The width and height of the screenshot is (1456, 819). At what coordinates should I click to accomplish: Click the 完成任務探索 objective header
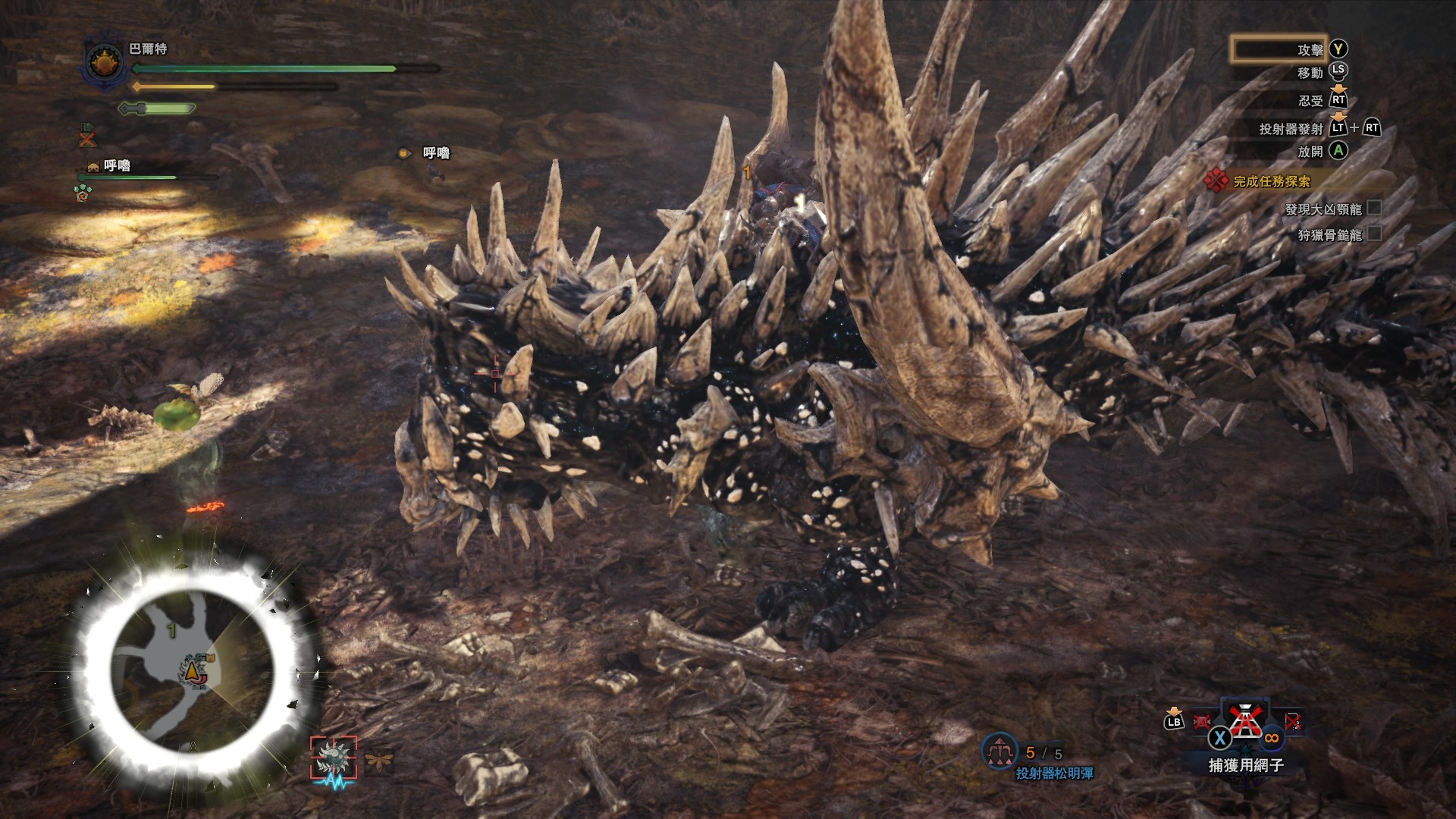(x=1271, y=181)
